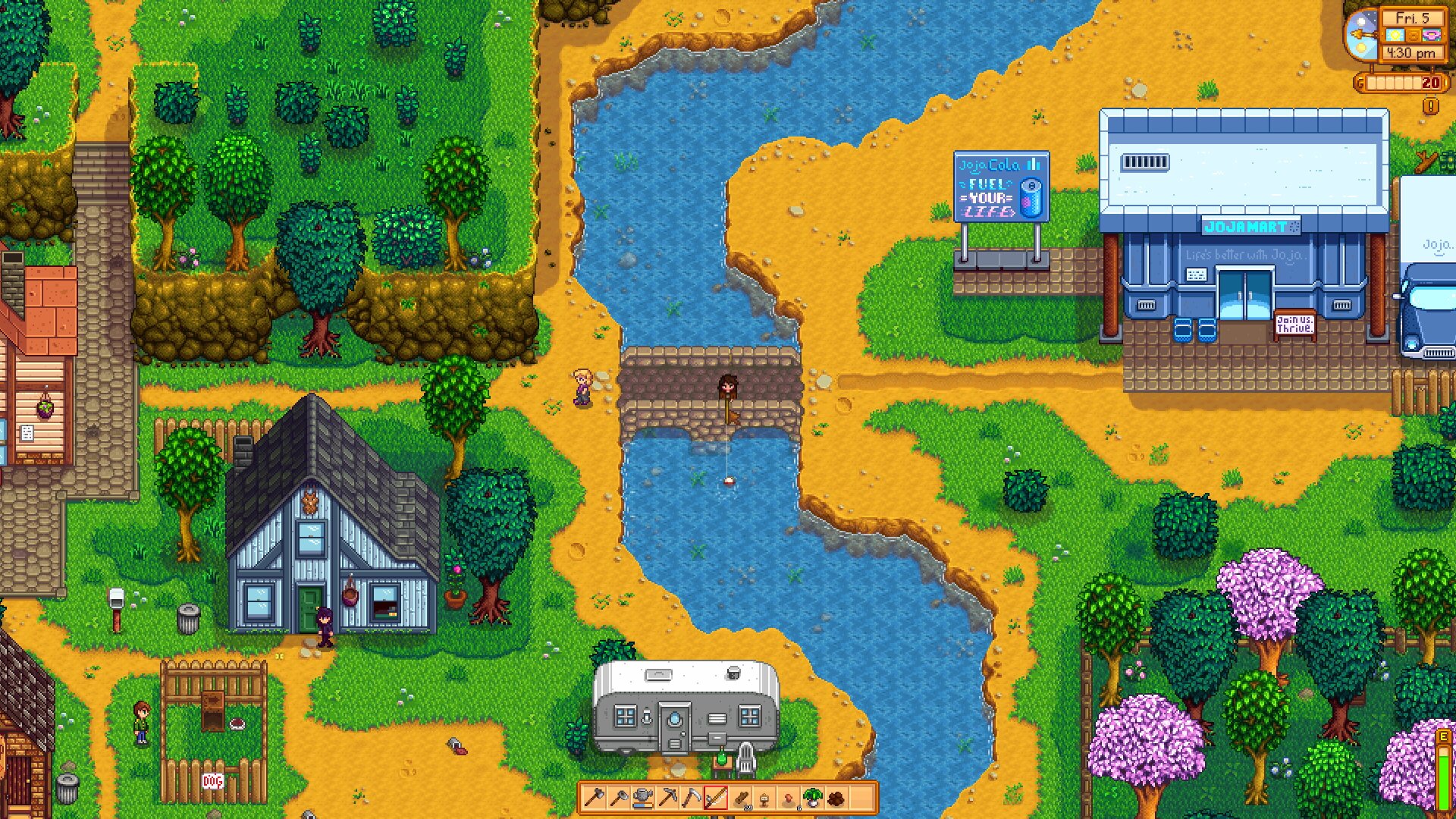Select the pickaxe slot
This screenshot has width=1456, height=819.
coord(667,798)
